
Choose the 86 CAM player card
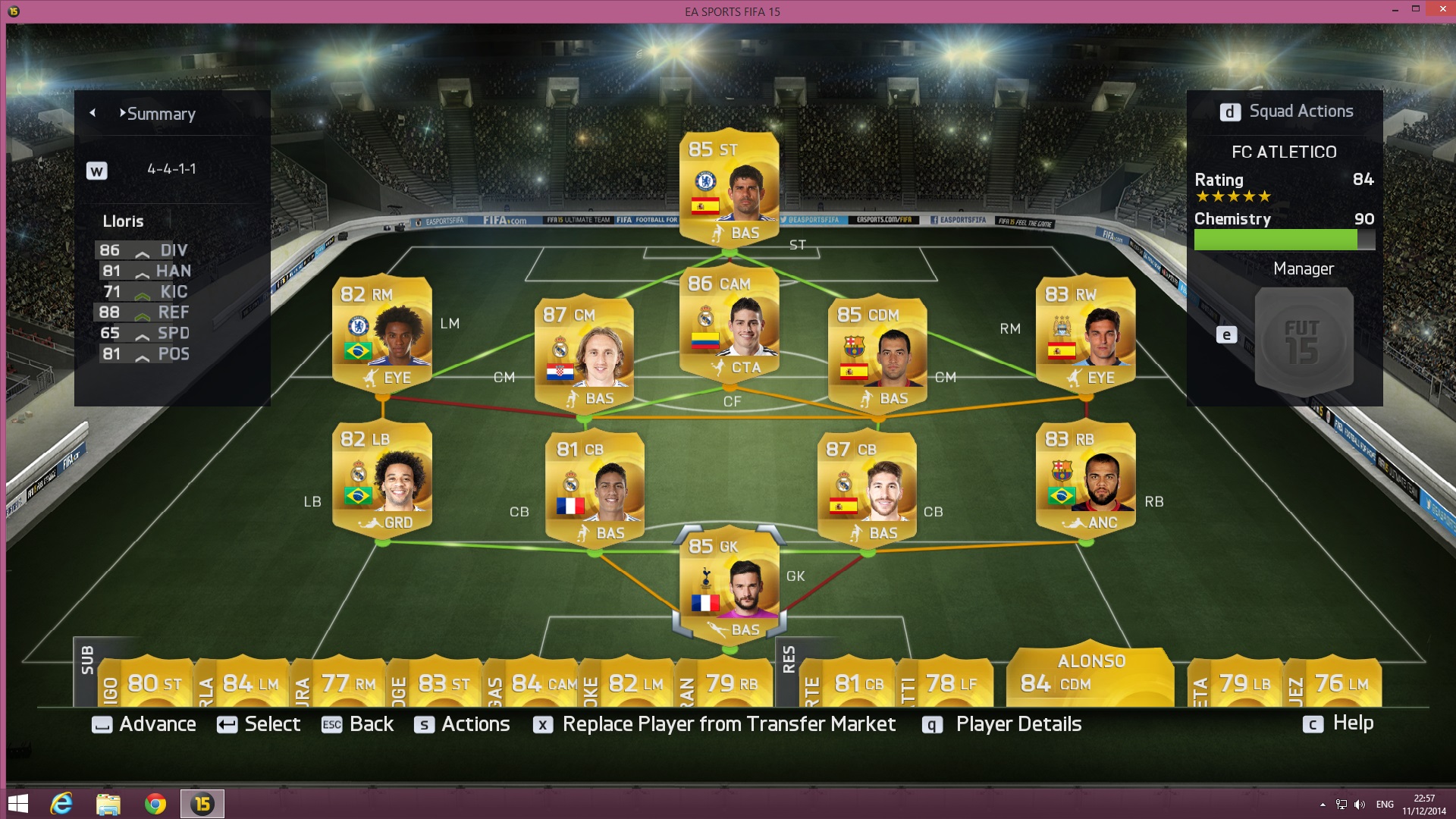click(x=729, y=322)
